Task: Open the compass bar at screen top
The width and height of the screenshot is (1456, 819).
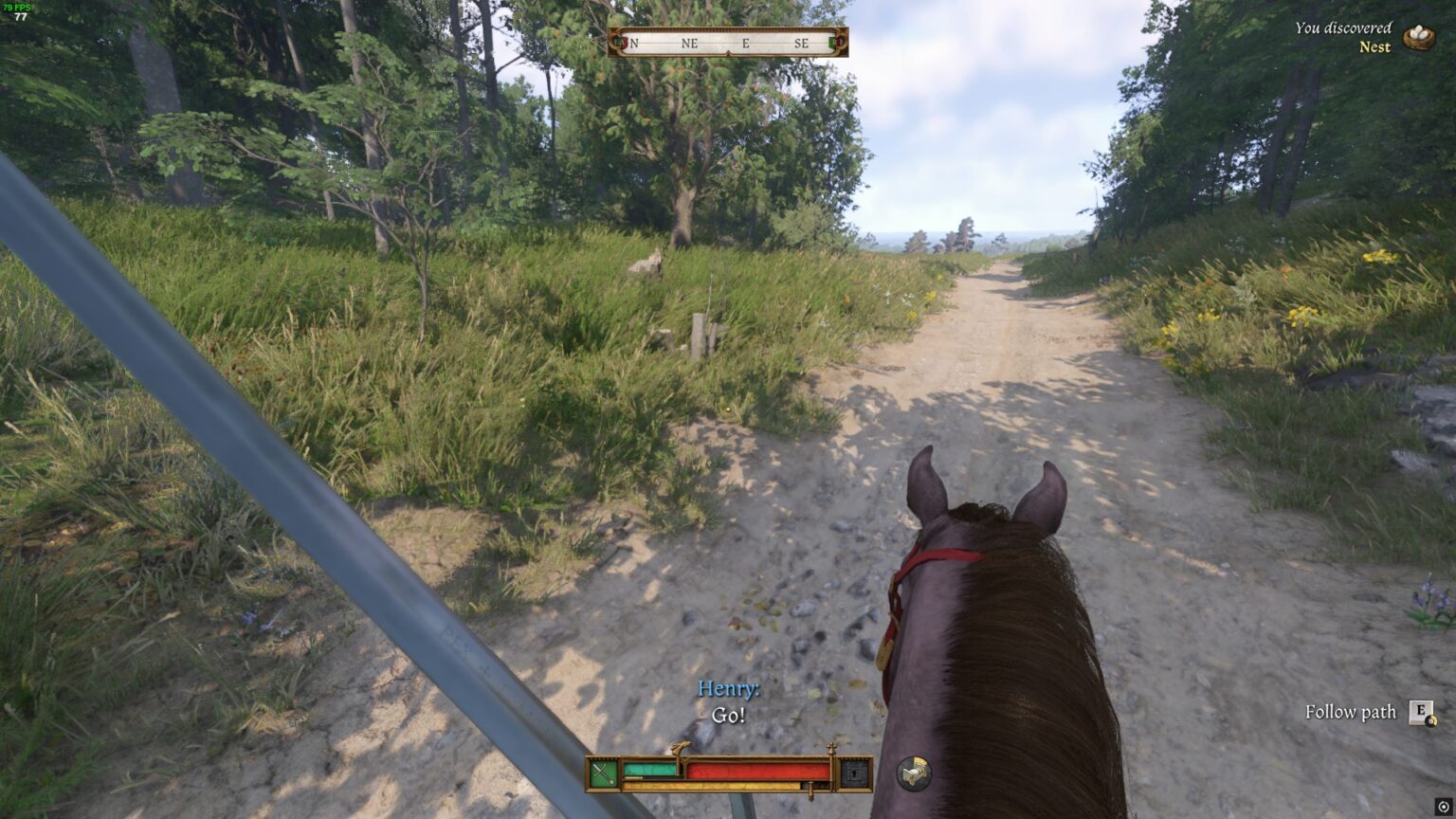Action: [x=728, y=42]
